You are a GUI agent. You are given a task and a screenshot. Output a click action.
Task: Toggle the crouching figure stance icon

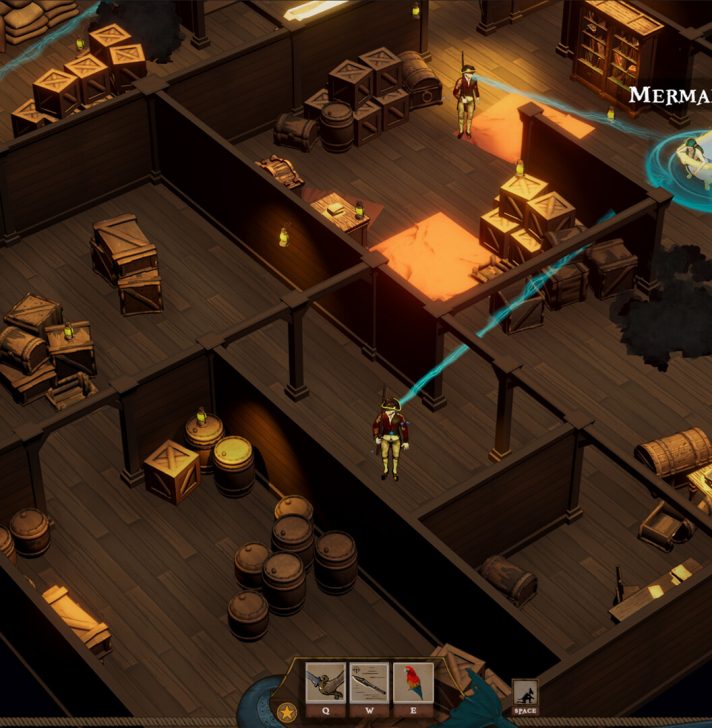click(x=525, y=693)
